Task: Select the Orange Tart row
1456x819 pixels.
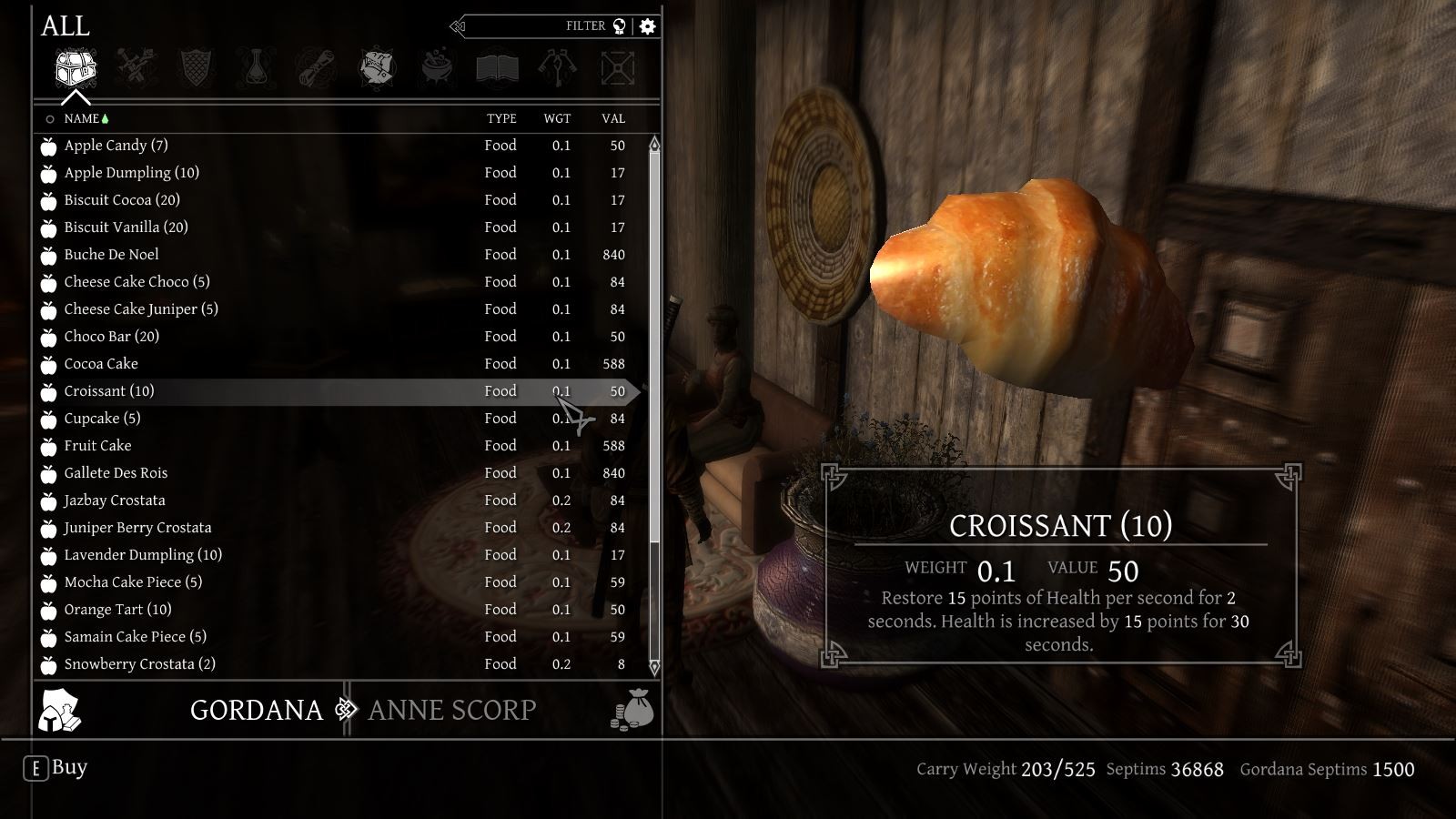Action: (117, 610)
